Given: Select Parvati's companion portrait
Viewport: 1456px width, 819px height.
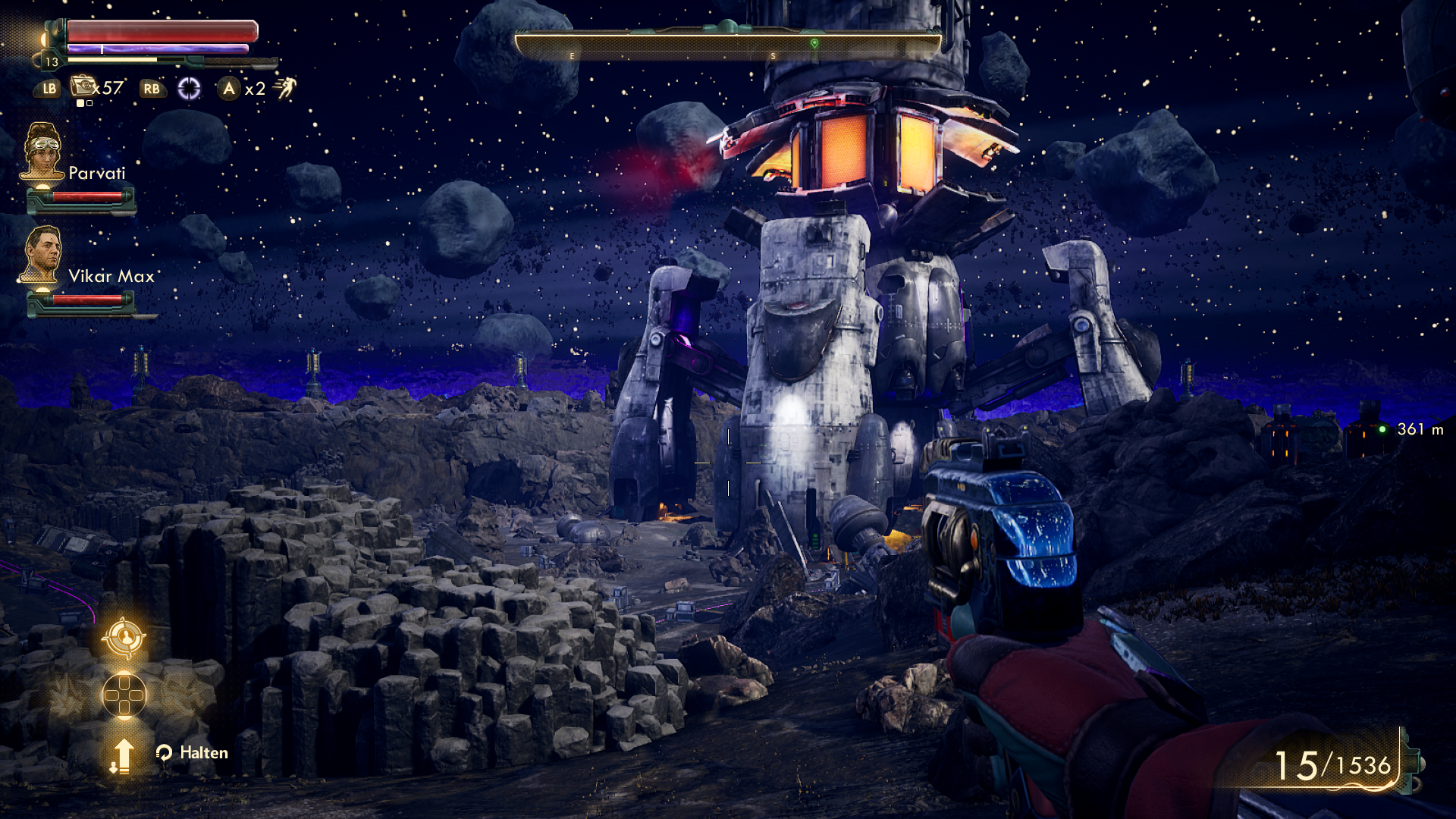Looking at the screenshot, I should click(x=42, y=152).
